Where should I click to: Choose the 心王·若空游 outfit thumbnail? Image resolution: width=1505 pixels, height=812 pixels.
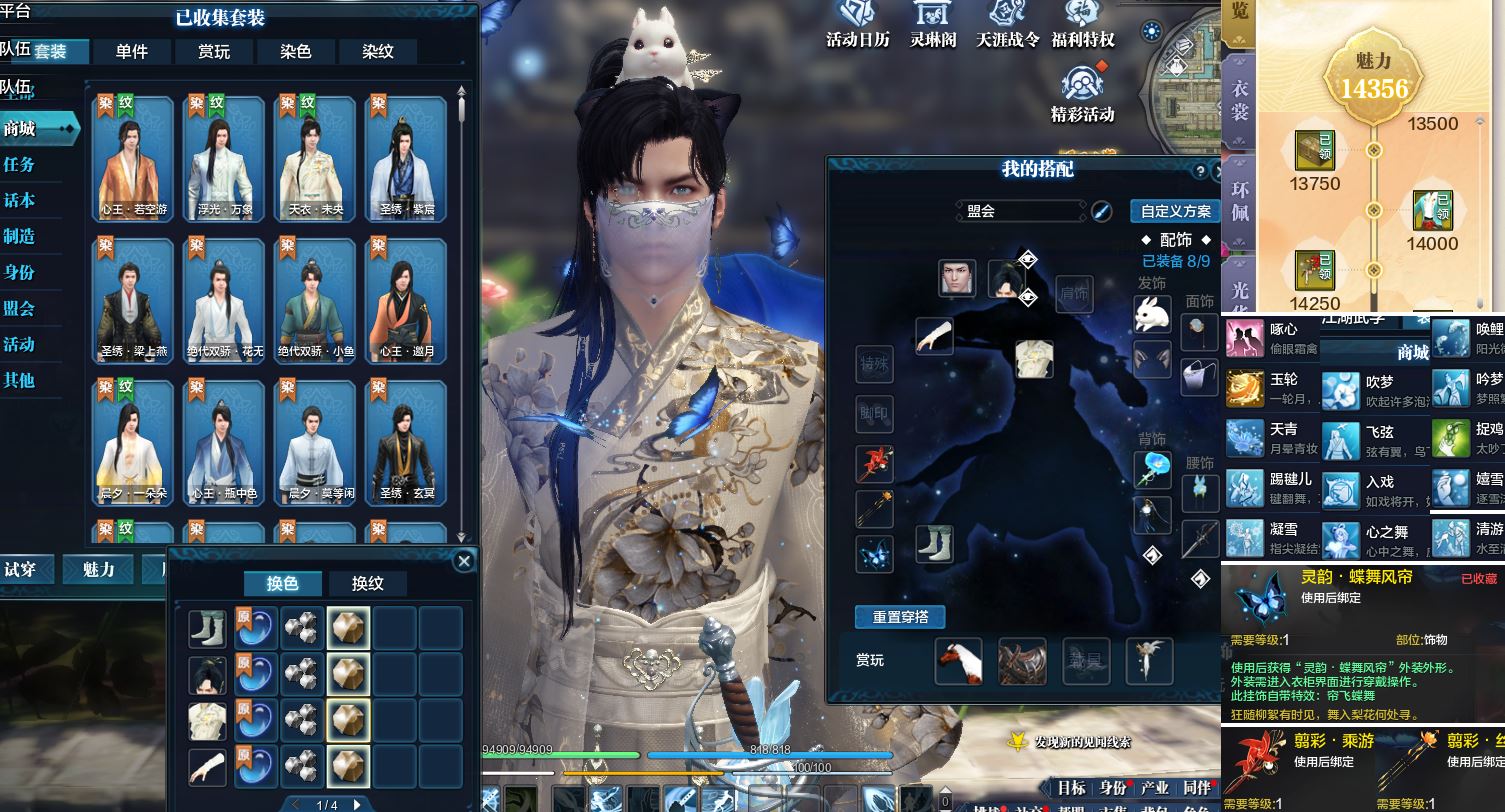point(134,158)
